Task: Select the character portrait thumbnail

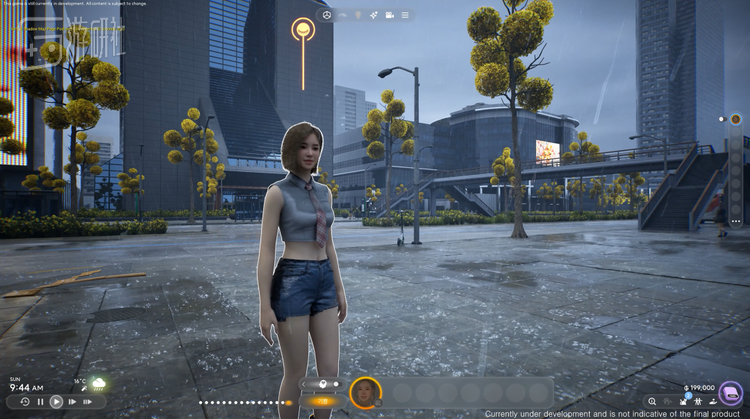Action: 365,392
